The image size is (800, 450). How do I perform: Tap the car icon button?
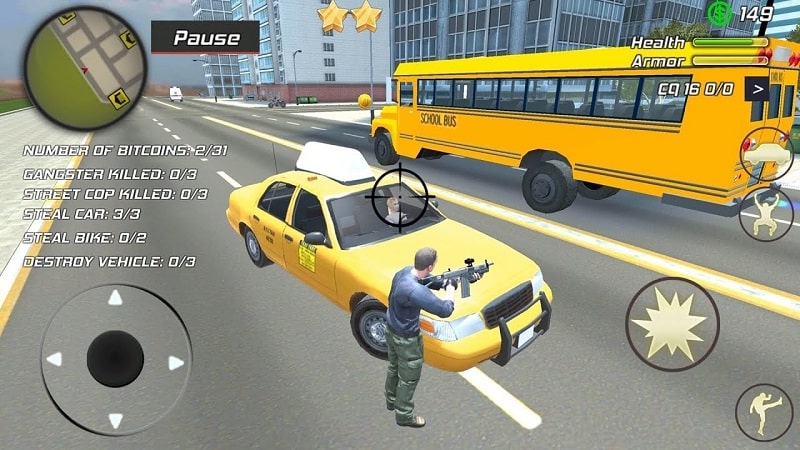(767, 153)
